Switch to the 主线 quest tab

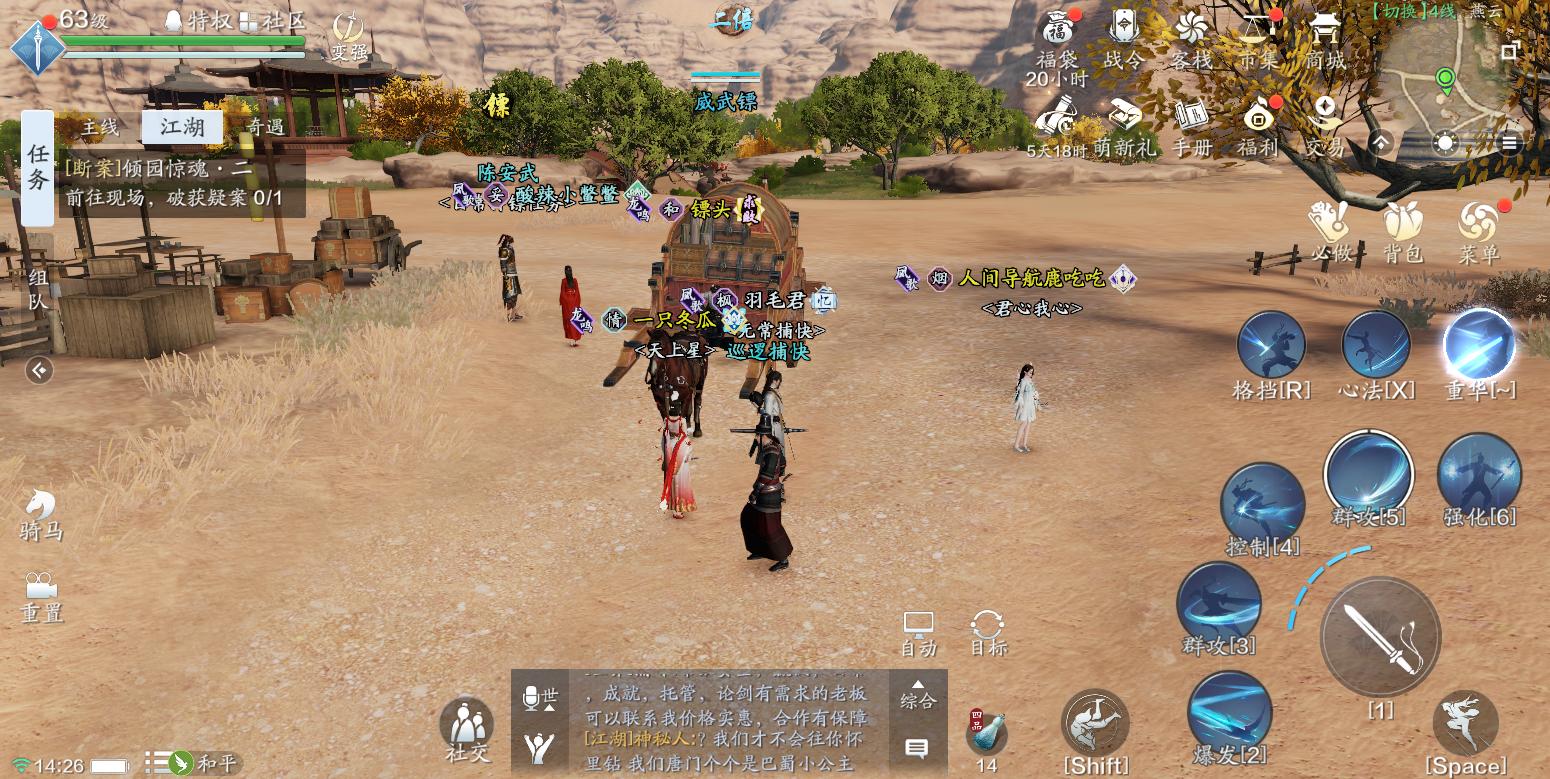pos(100,127)
